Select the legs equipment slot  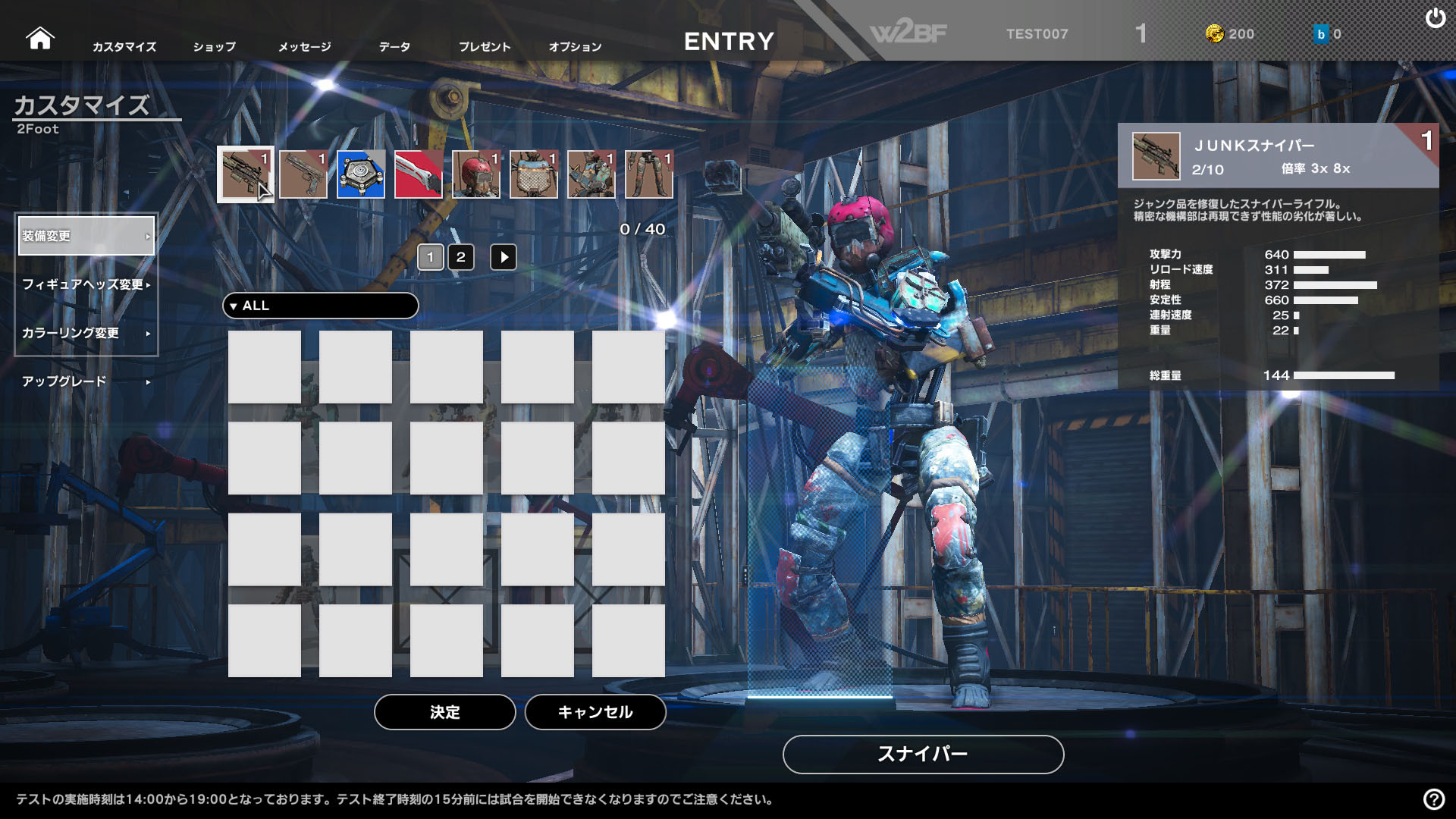coord(649,174)
